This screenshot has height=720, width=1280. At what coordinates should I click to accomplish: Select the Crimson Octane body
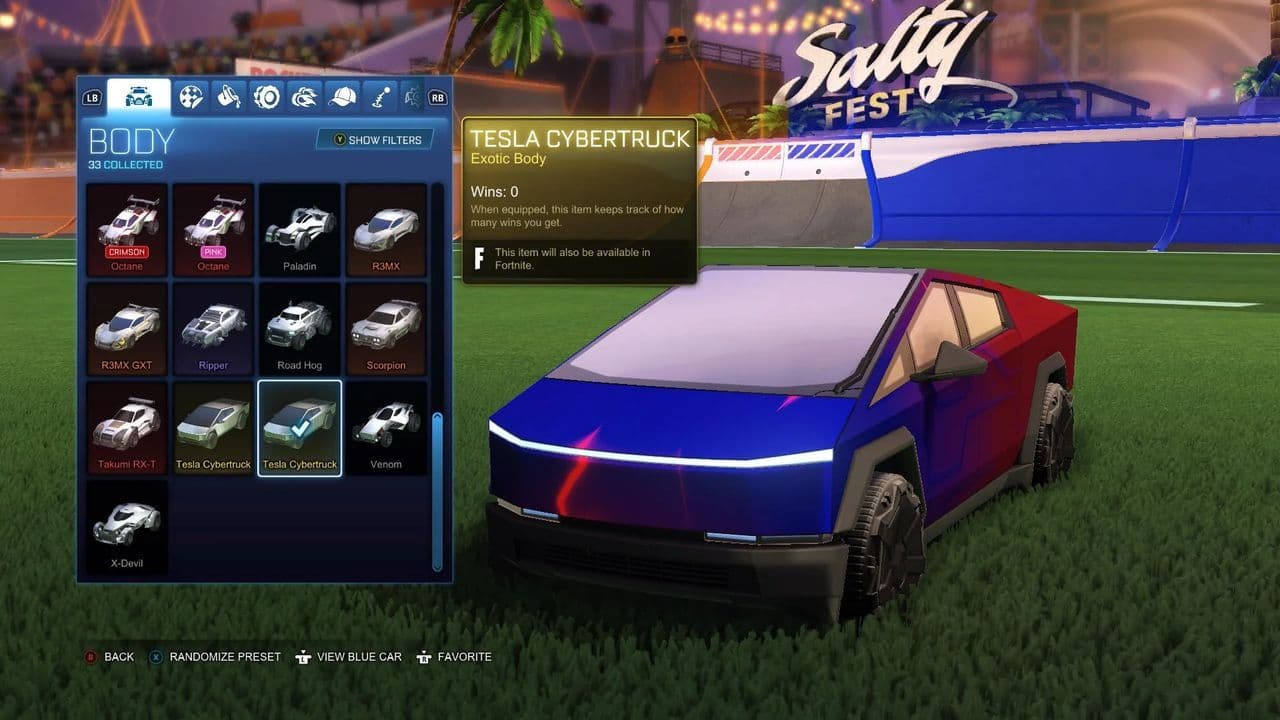(127, 228)
